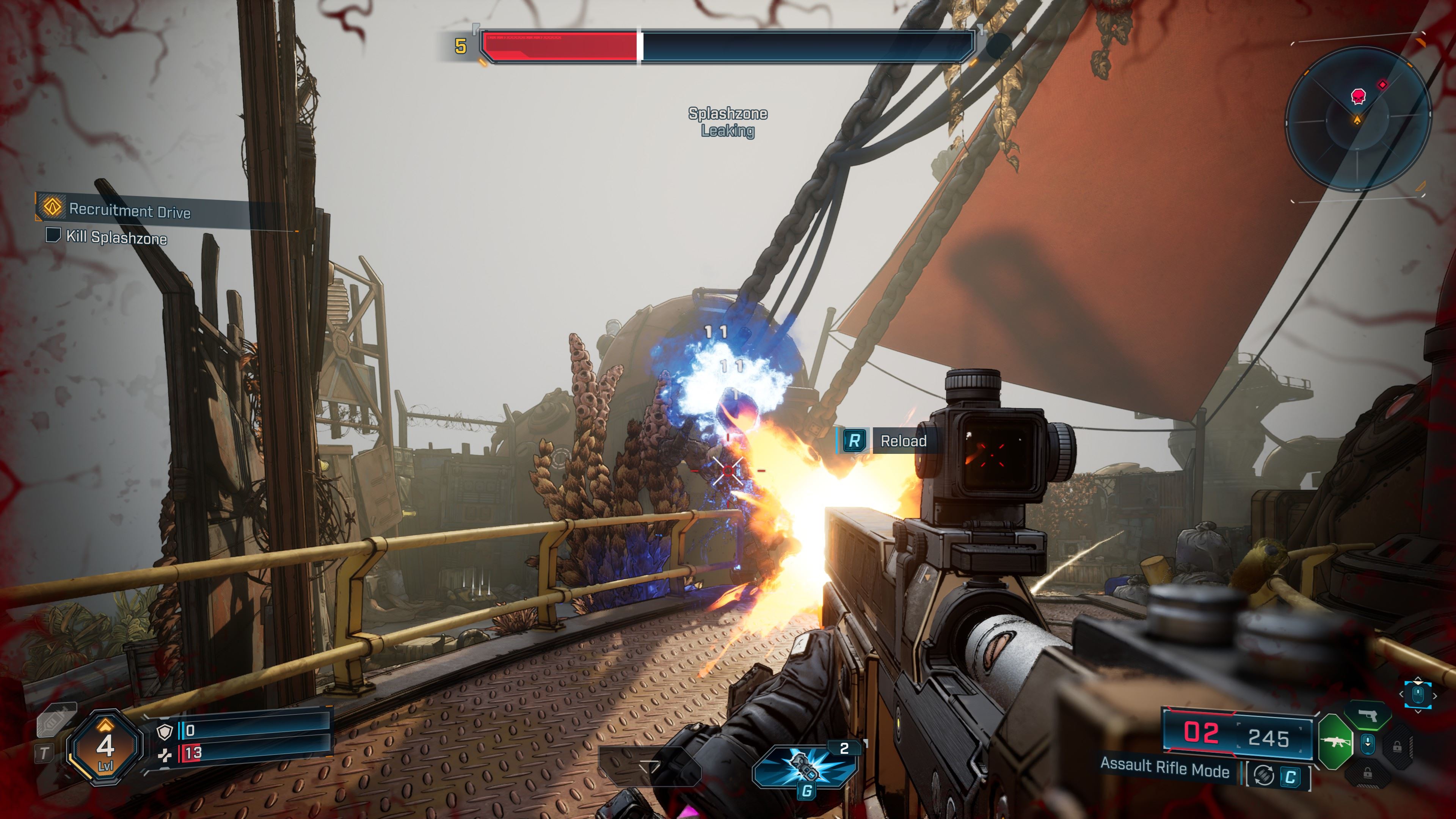Select the red skull marker on minimap
The image size is (1456, 819).
click(1358, 97)
